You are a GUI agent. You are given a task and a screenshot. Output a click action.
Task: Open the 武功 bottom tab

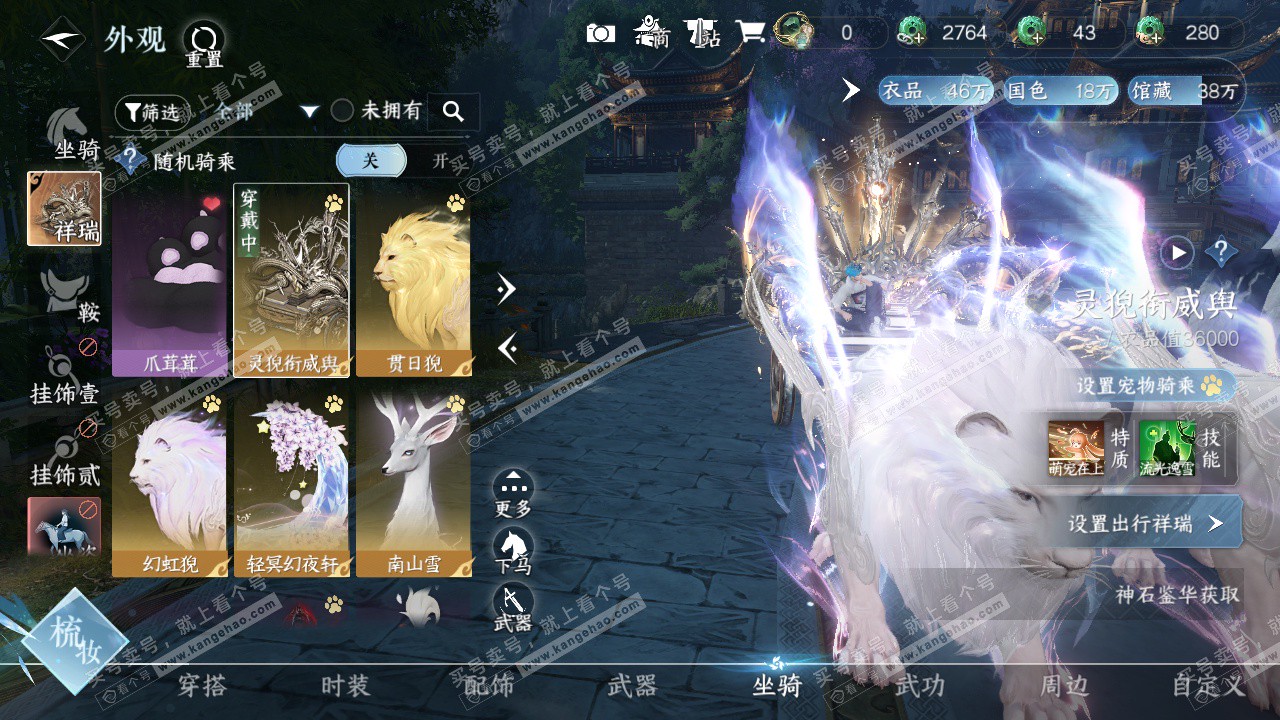click(x=919, y=686)
